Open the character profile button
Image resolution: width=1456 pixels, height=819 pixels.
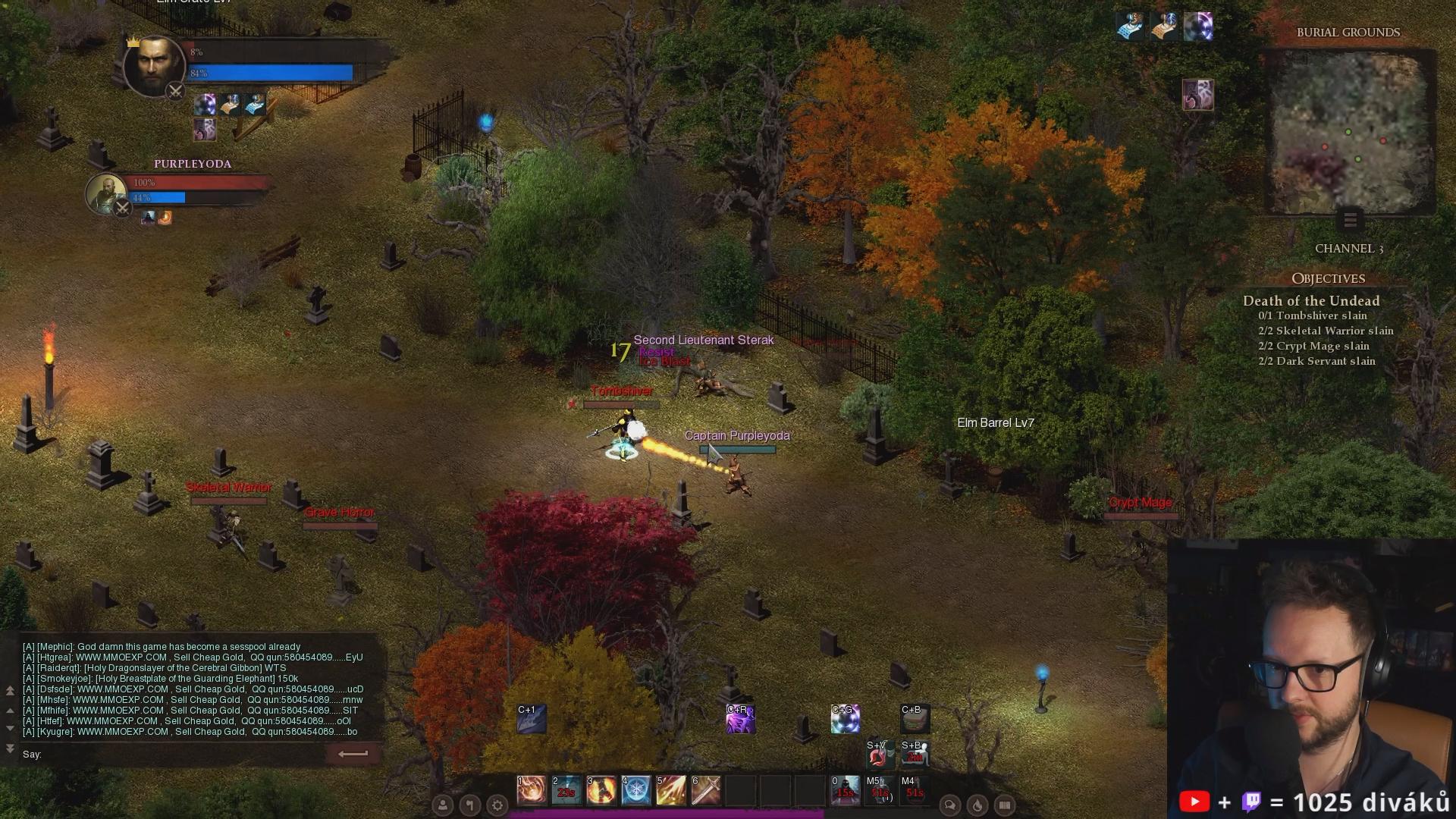click(x=443, y=805)
